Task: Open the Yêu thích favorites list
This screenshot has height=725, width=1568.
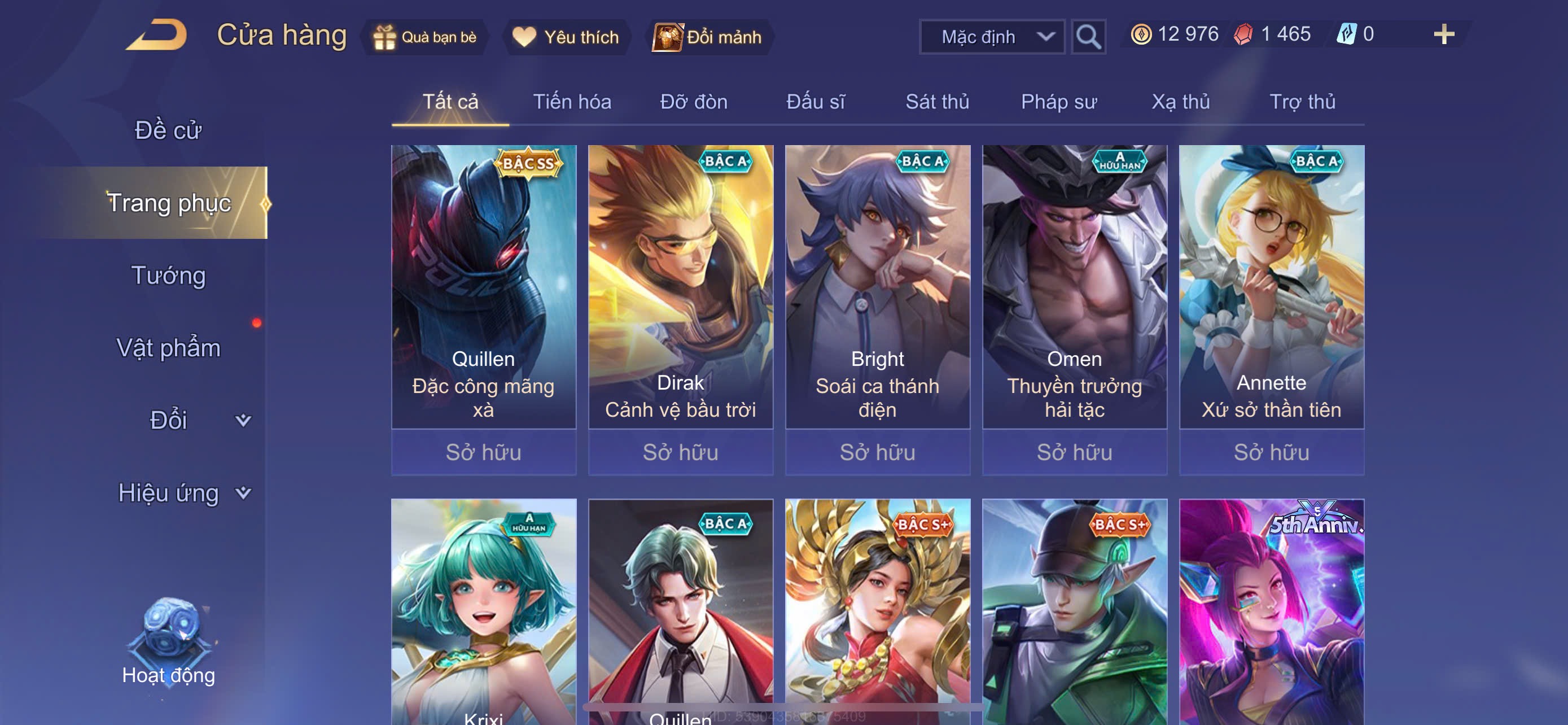Action: tap(566, 37)
